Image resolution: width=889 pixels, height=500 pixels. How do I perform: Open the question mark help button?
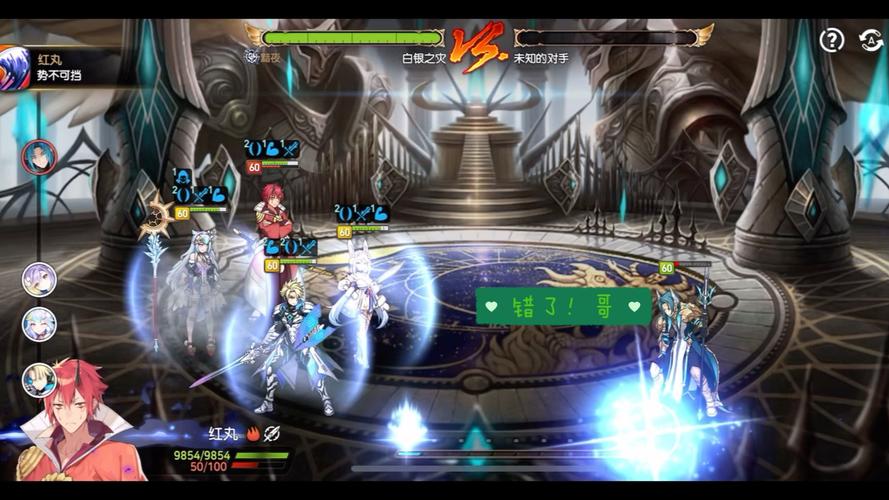pyautogui.click(x=832, y=40)
